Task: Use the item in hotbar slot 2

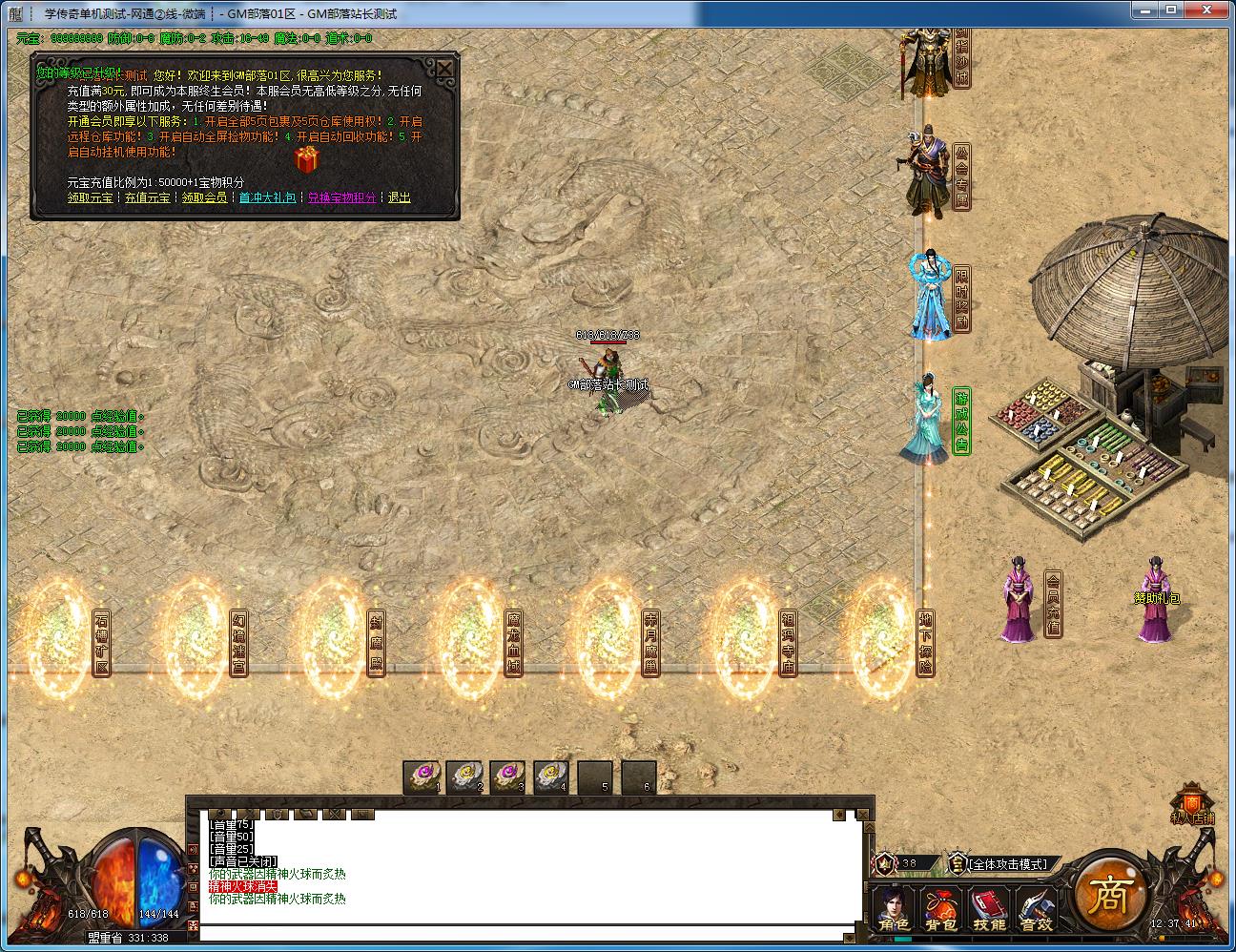Action: pos(465,776)
